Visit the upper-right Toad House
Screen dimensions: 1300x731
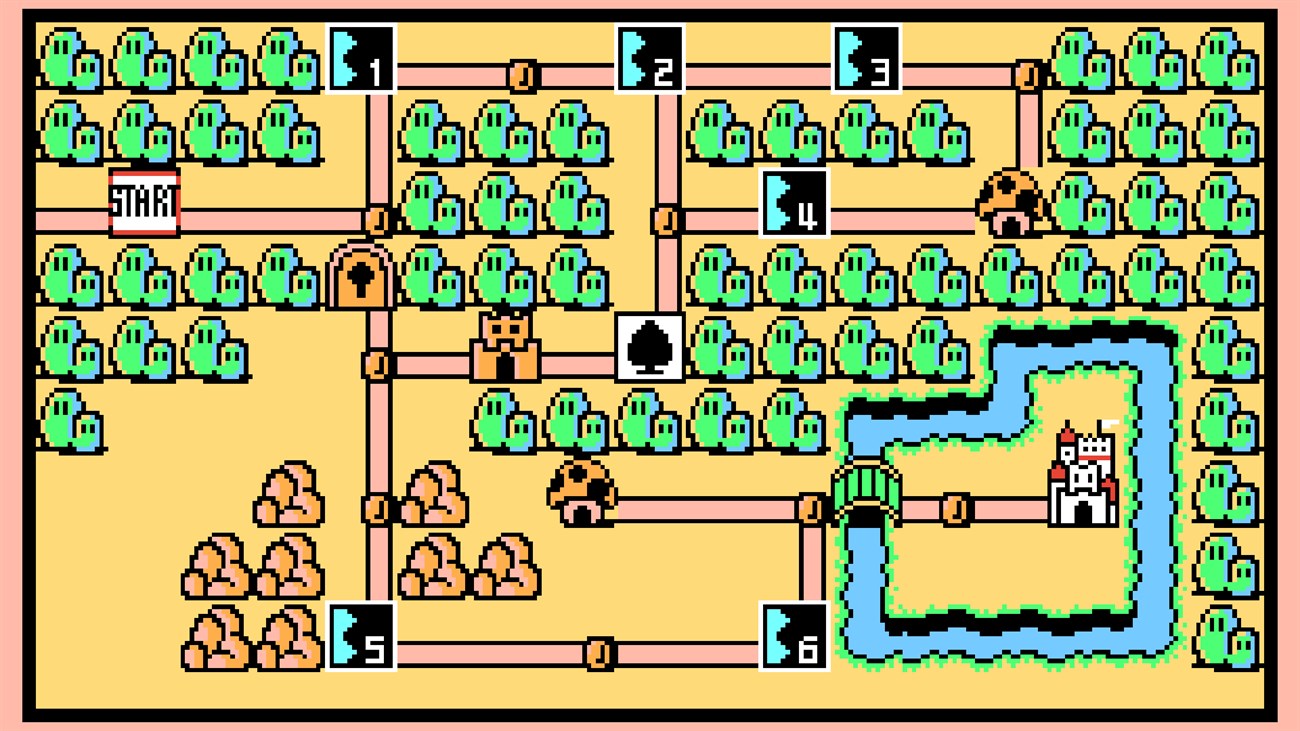1010,205
